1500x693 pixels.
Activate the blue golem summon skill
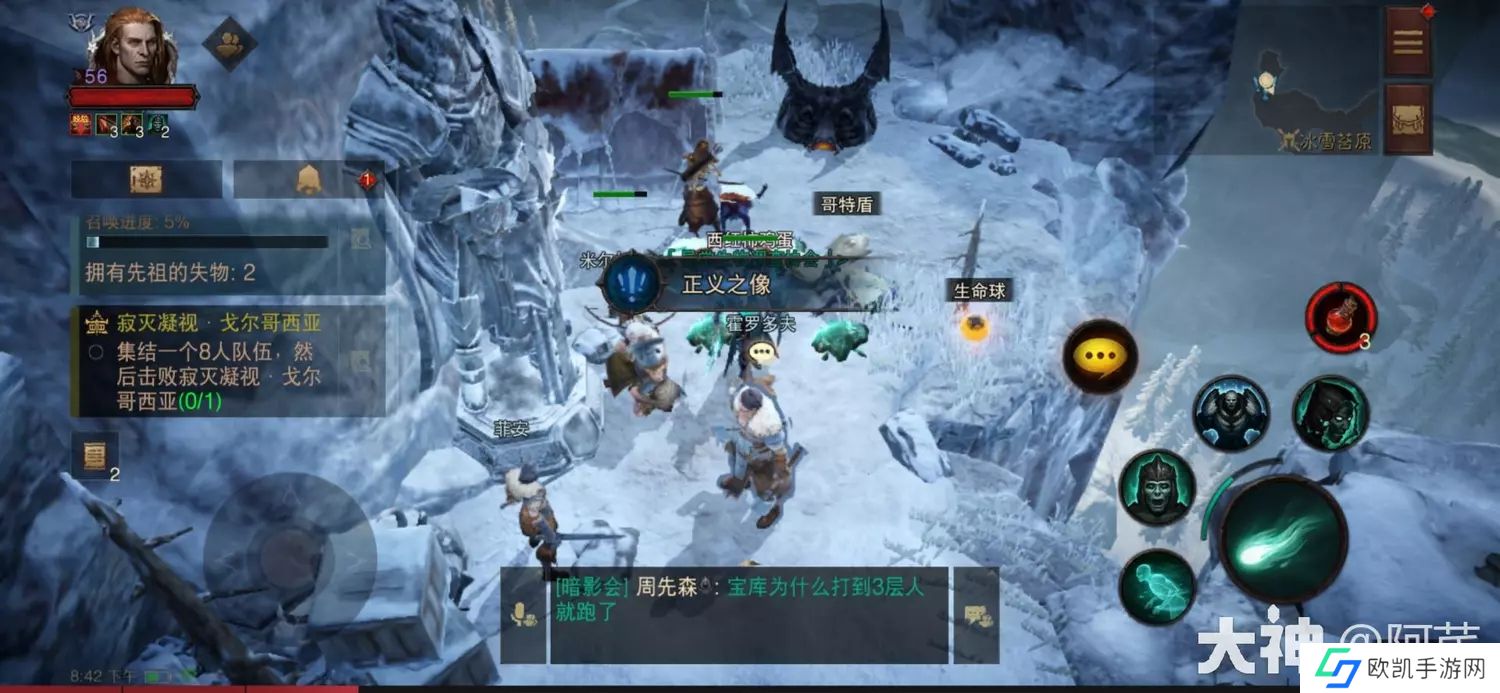[x=1230, y=413]
